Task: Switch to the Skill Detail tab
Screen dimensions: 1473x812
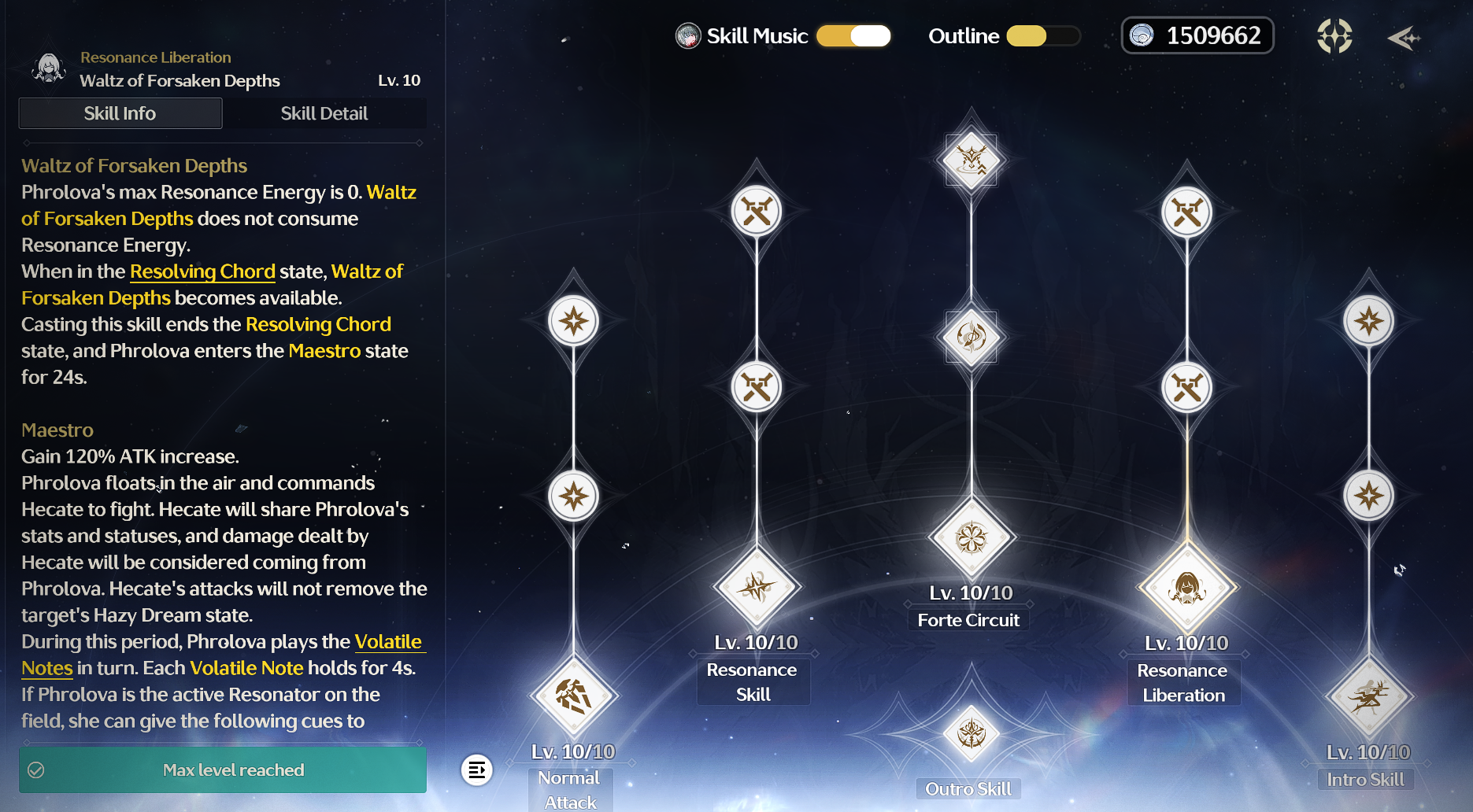Action: [324, 113]
